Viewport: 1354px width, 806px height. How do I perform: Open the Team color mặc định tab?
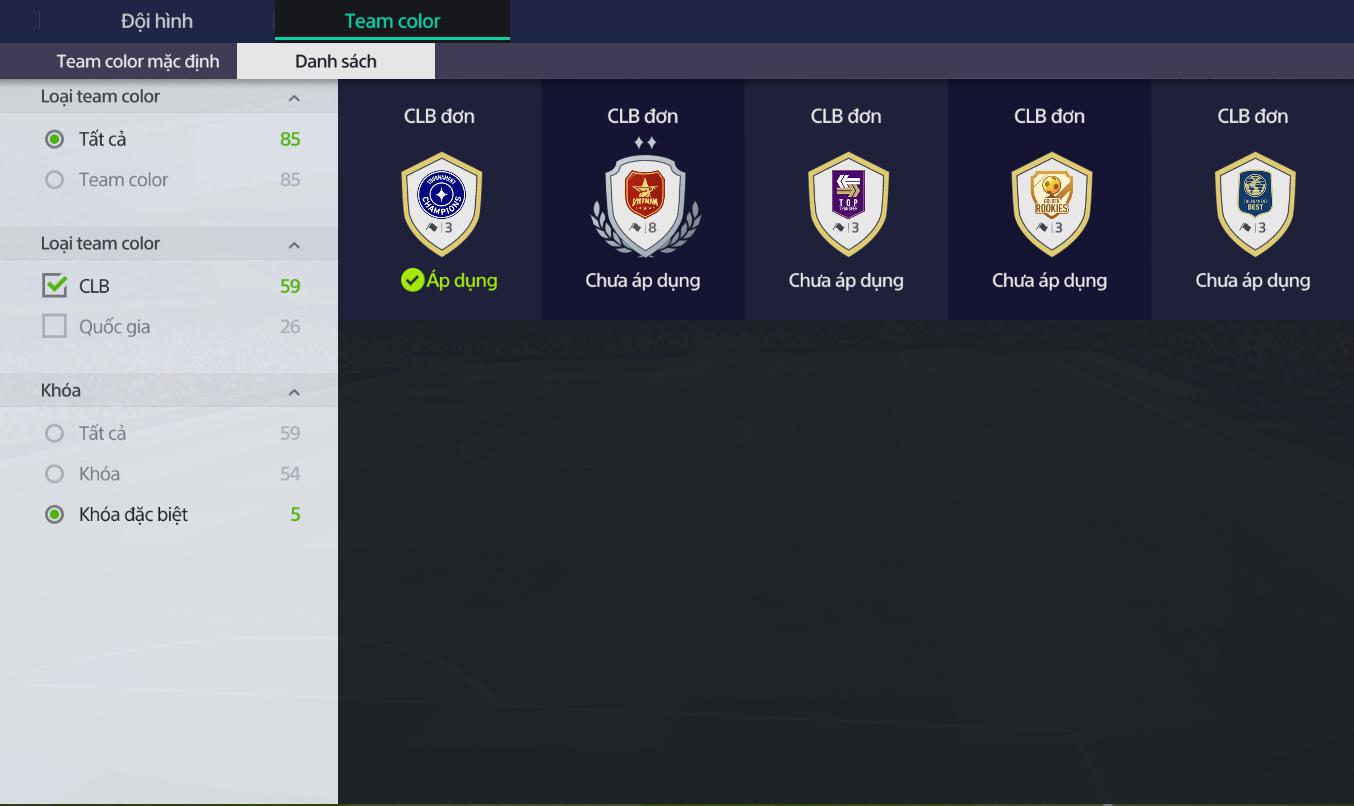pos(138,60)
